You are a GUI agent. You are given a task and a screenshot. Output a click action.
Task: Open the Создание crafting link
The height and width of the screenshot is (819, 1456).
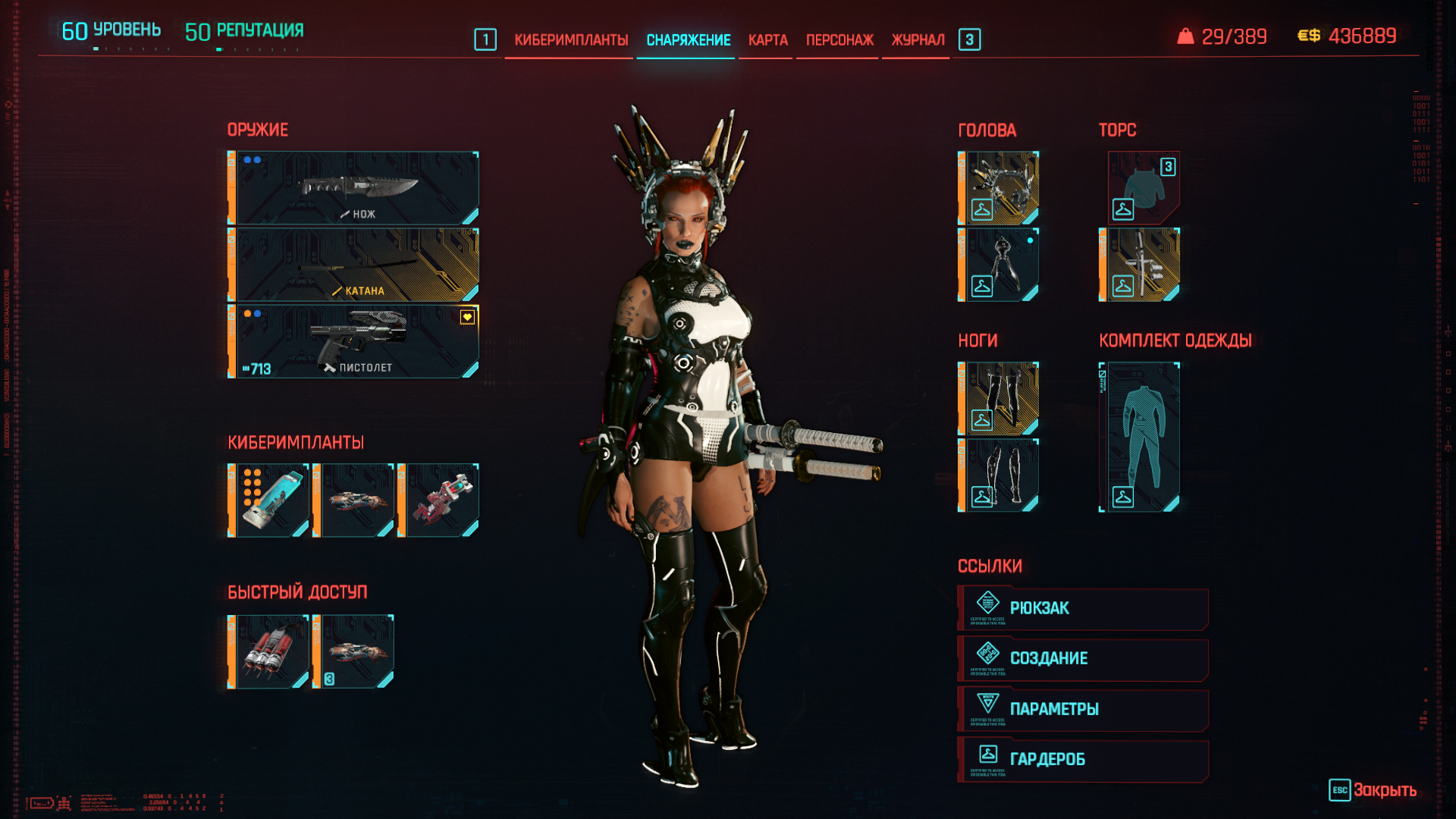click(1083, 658)
